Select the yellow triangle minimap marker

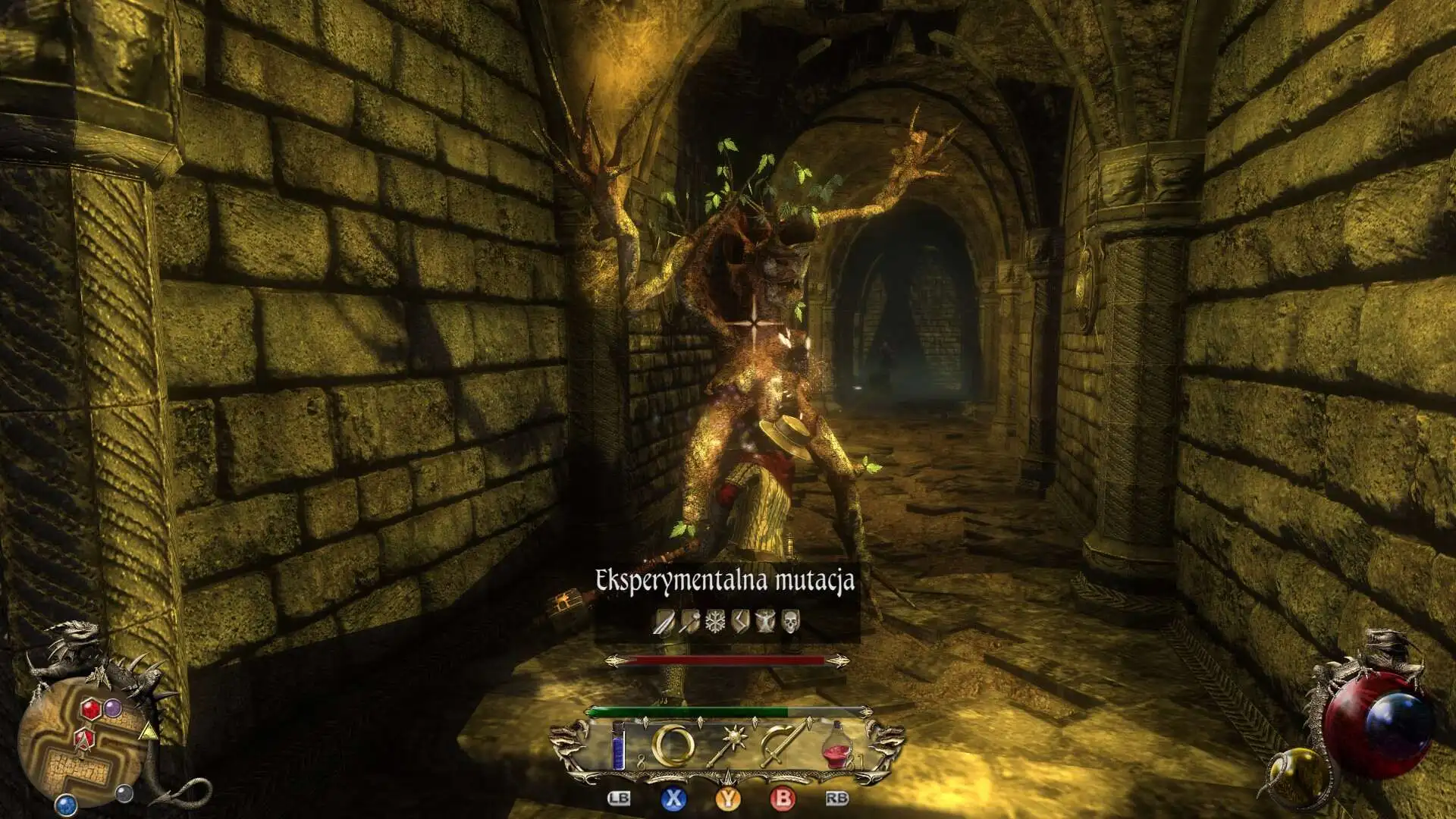[x=149, y=732]
